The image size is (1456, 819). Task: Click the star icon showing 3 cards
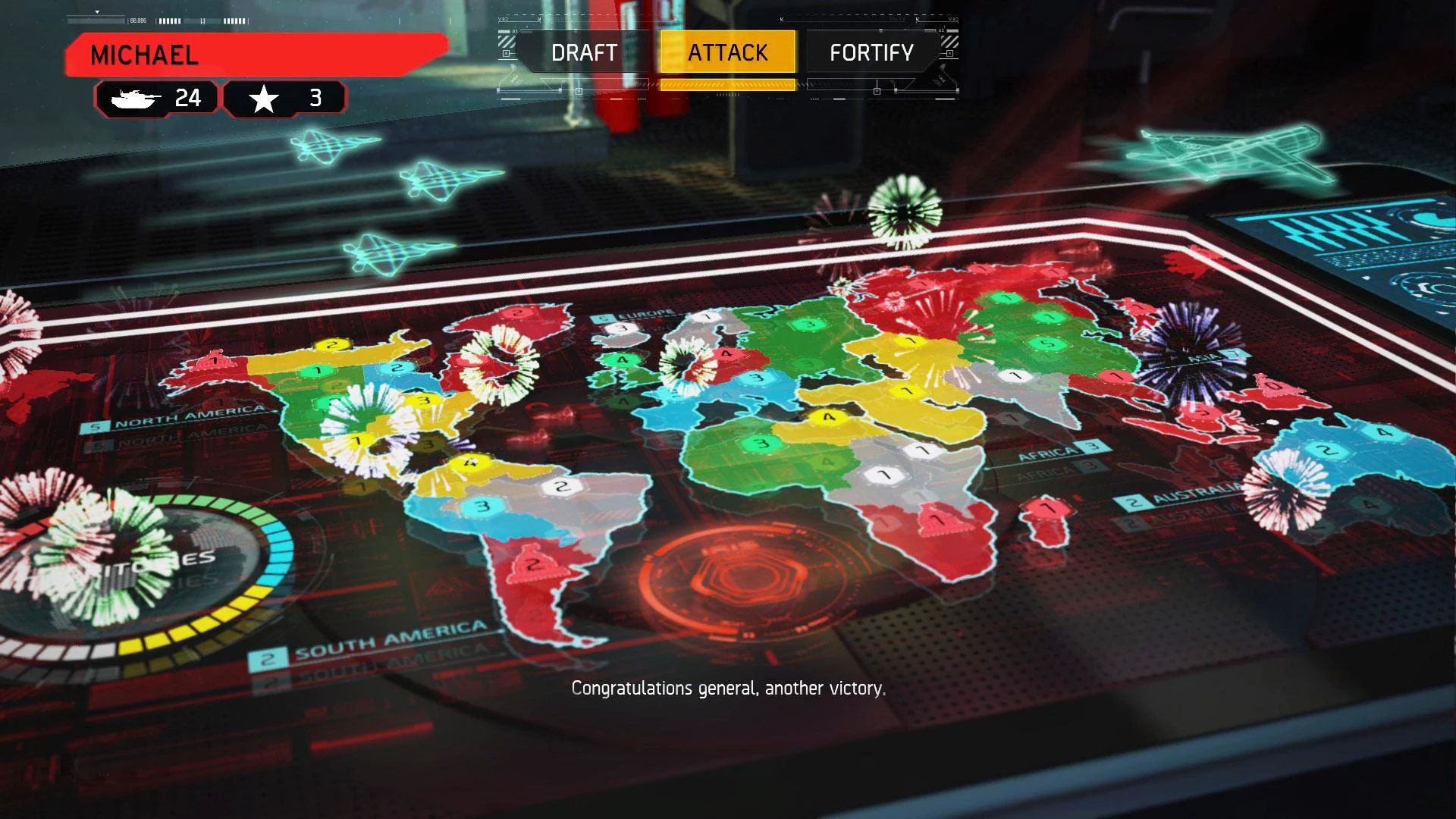[x=284, y=97]
